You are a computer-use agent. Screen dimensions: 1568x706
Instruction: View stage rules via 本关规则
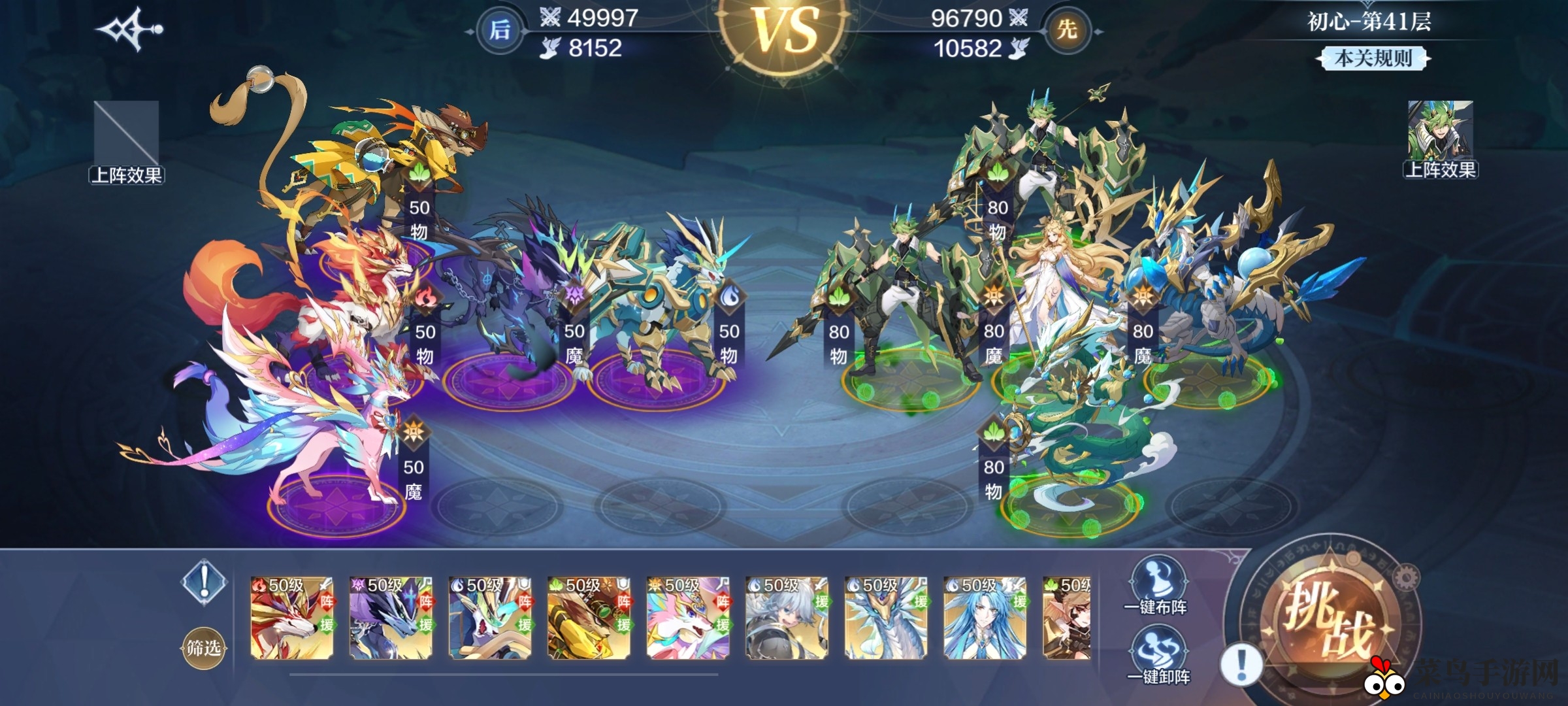tap(1373, 59)
